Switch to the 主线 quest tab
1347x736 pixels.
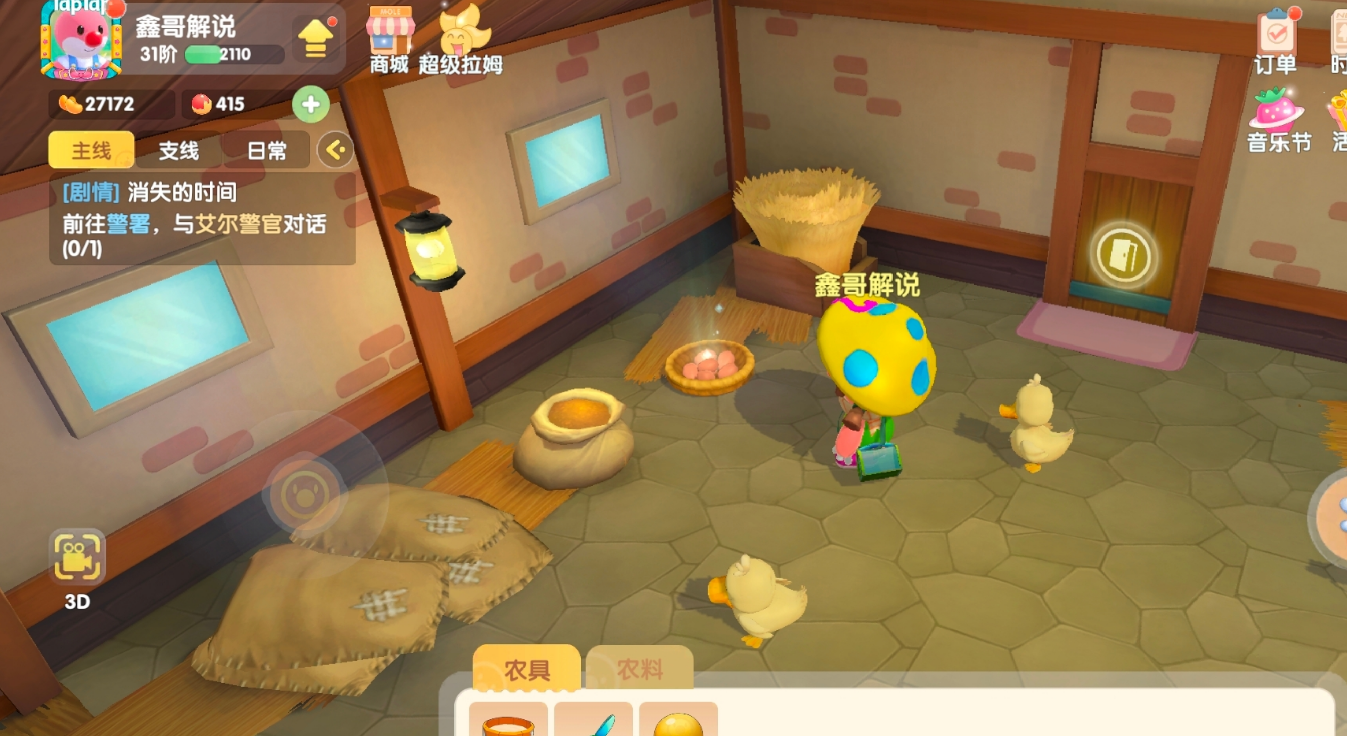(x=91, y=150)
